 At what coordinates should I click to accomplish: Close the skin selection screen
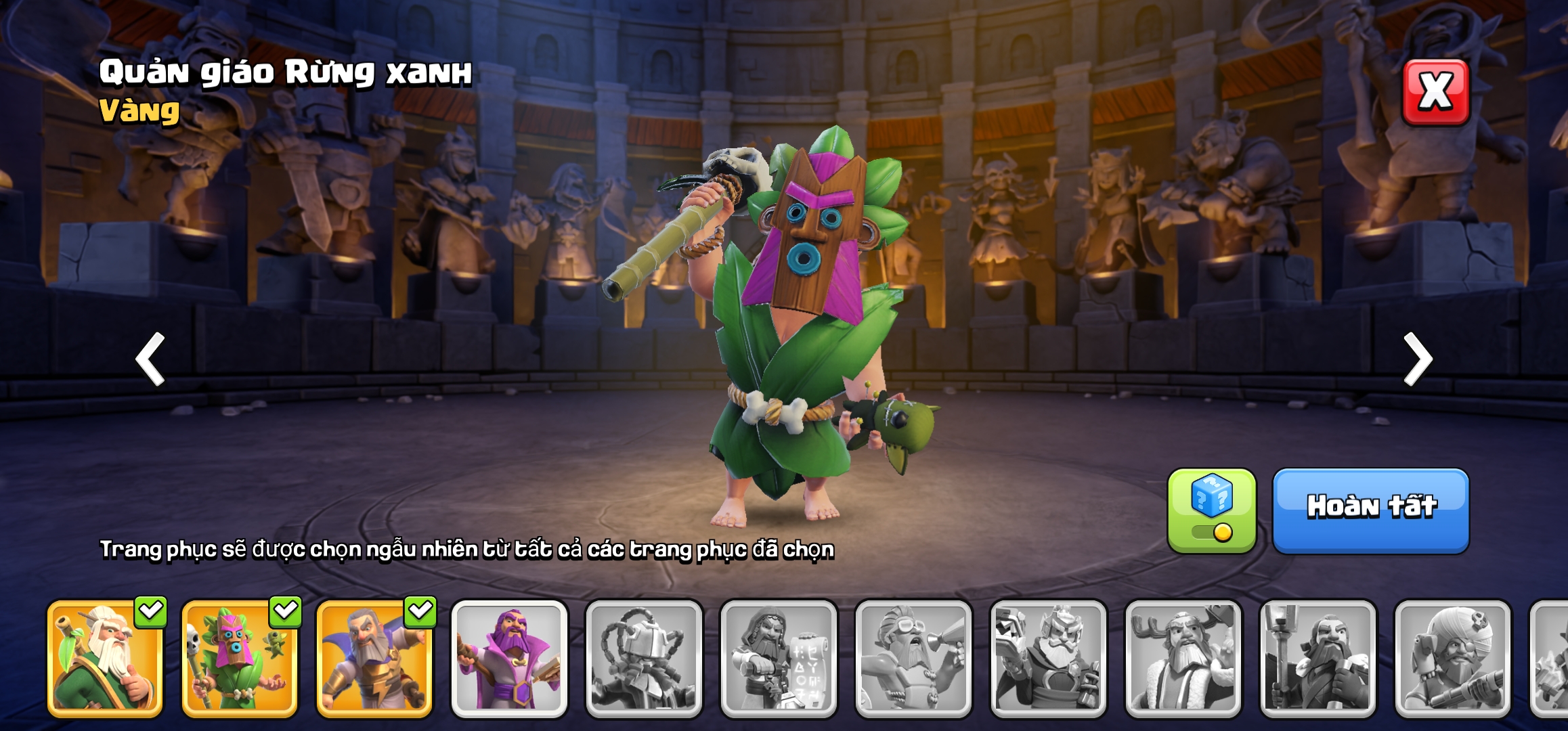(1435, 92)
